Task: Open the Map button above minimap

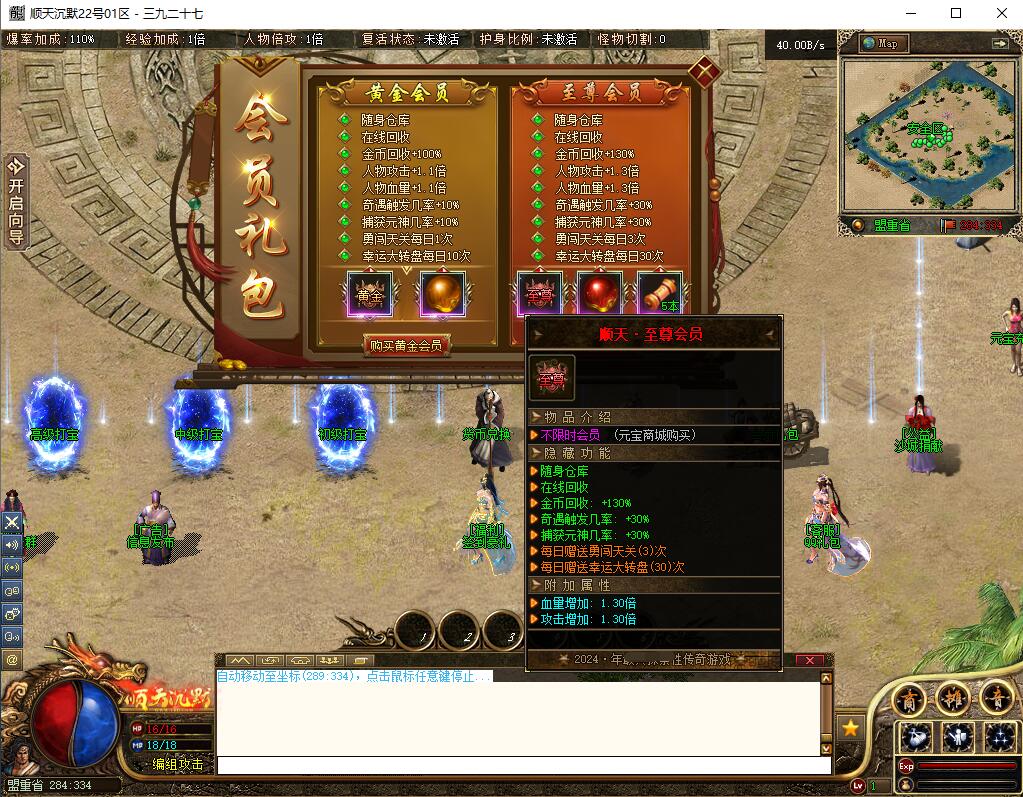Action: point(883,43)
